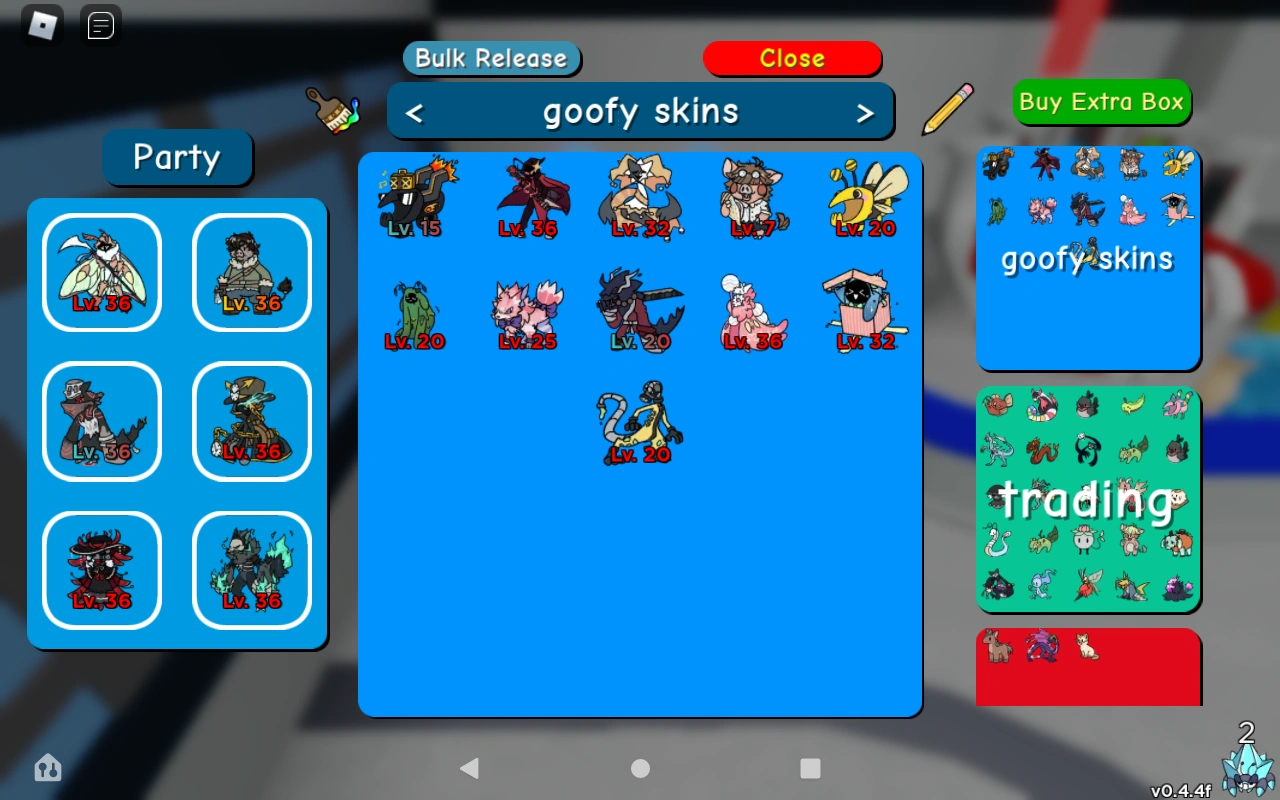Select the green slime Lv. 20 creature
Image resolution: width=1280 pixels, height=800 pixels.
pyautogui.click(x=415, y=310)
